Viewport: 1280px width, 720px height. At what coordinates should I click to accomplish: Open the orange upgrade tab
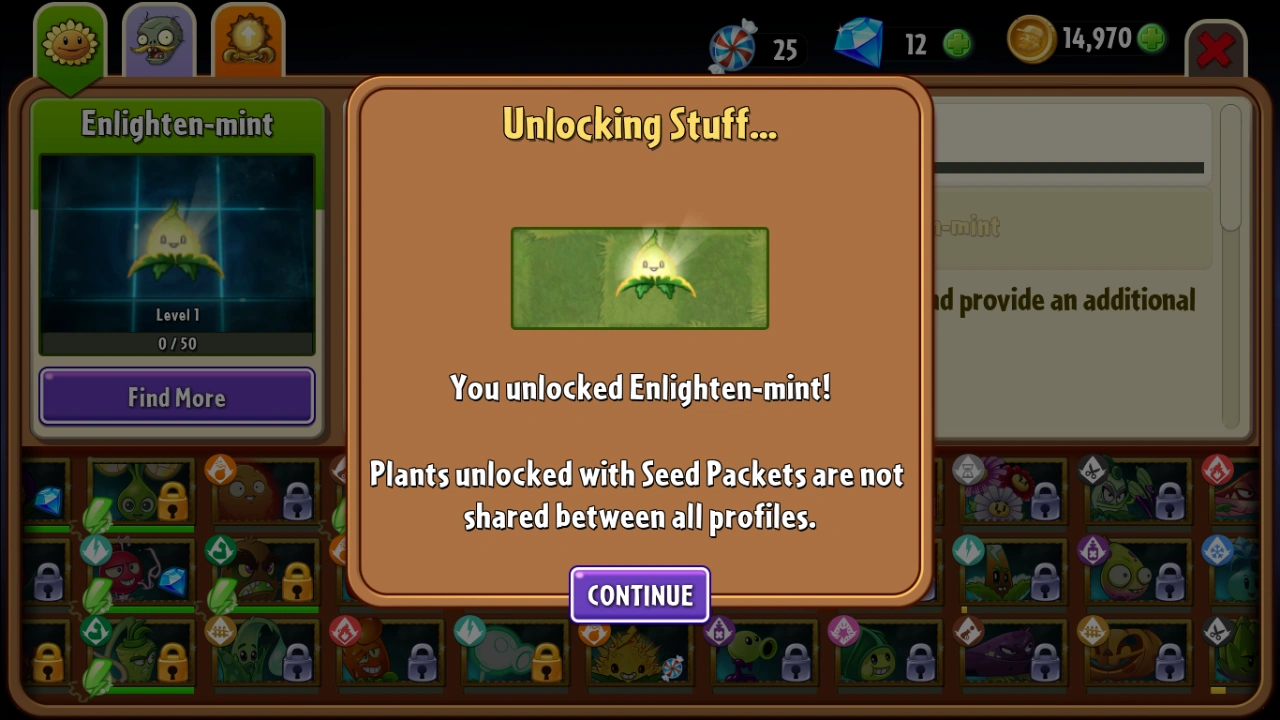[248, 40]
